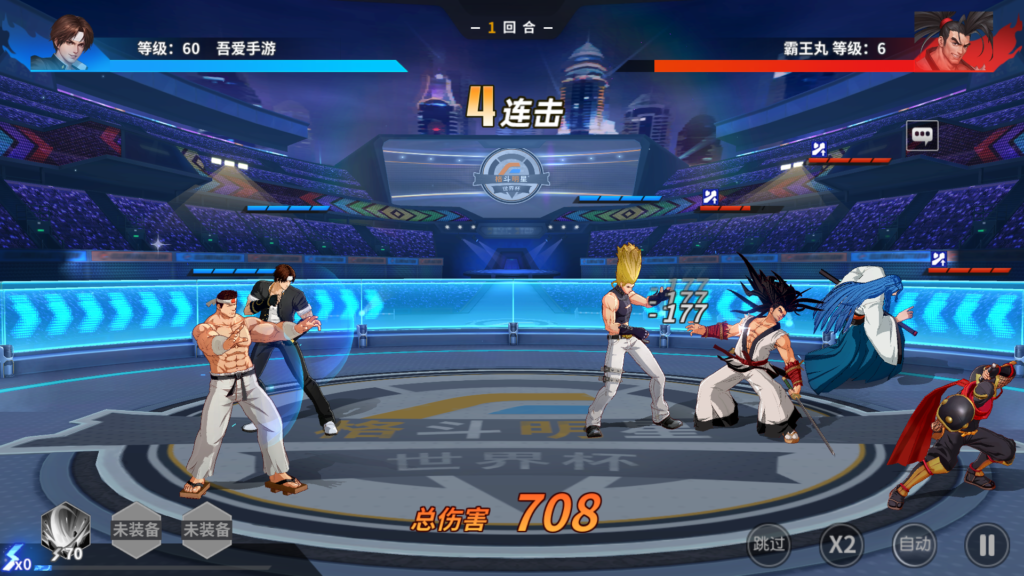Open the chat speech bubble icon

[922, 135]
